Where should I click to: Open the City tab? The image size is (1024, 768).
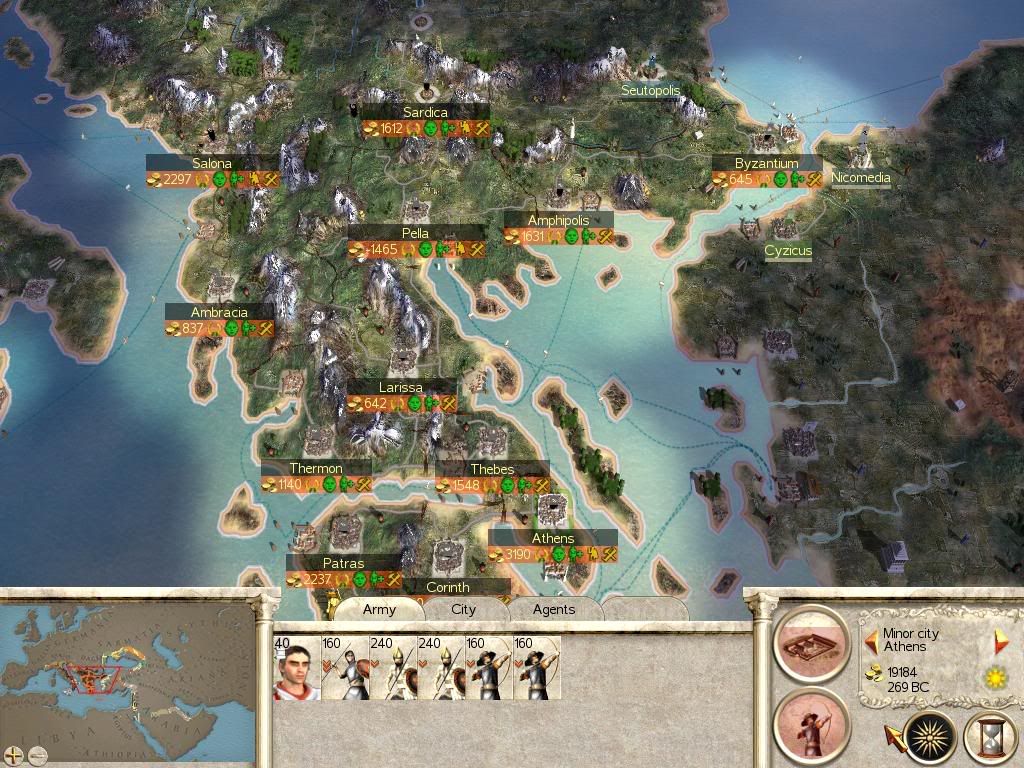[464, 609]
